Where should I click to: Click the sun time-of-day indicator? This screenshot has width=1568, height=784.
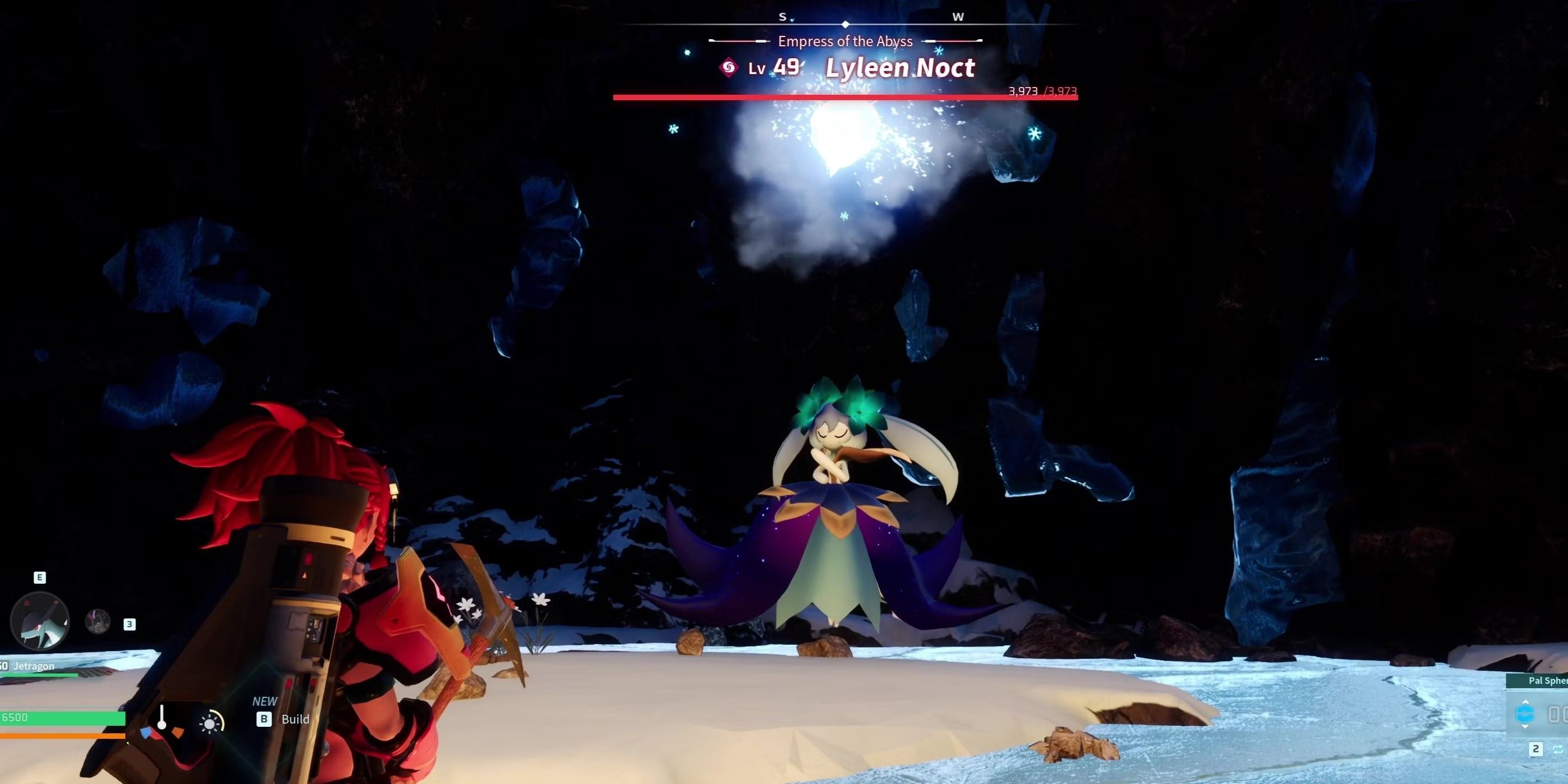[210, 723]
